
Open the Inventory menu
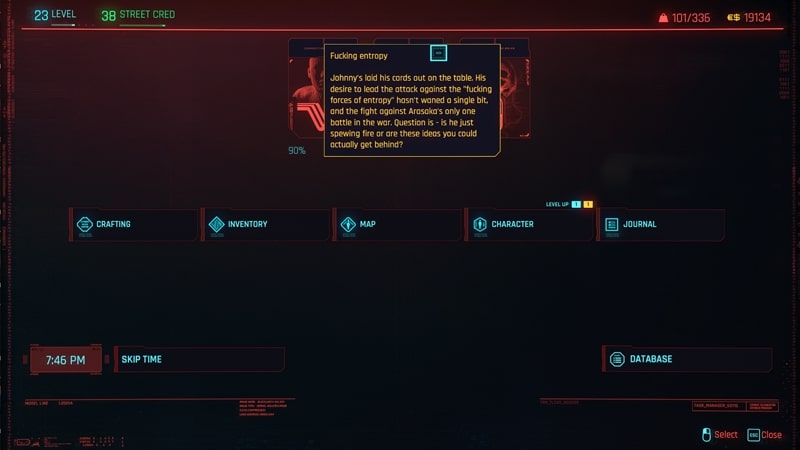[x=266, y=224]
